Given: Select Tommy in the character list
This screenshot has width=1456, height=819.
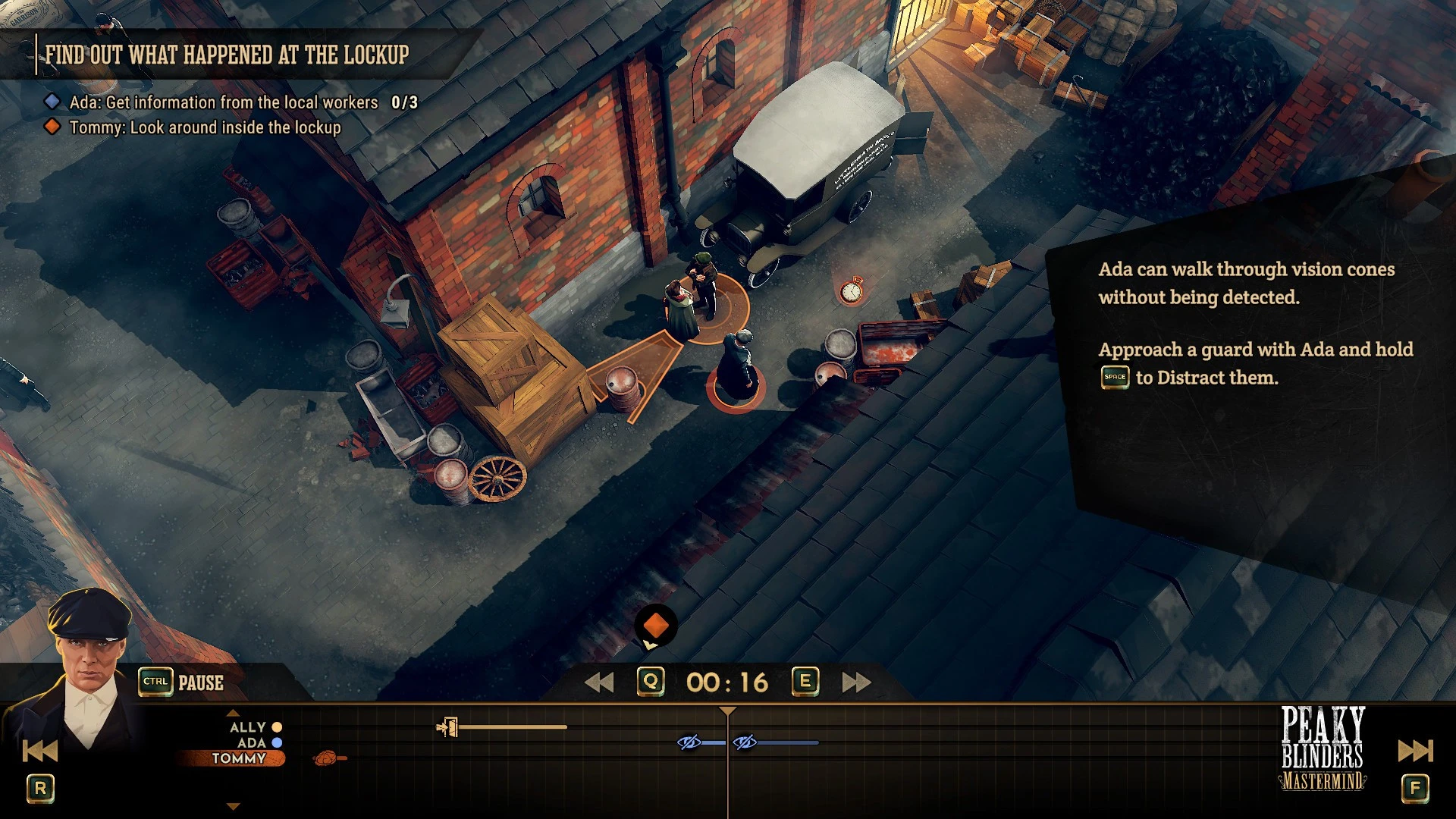Looking at the screenshot, I should tap(238, 758).
